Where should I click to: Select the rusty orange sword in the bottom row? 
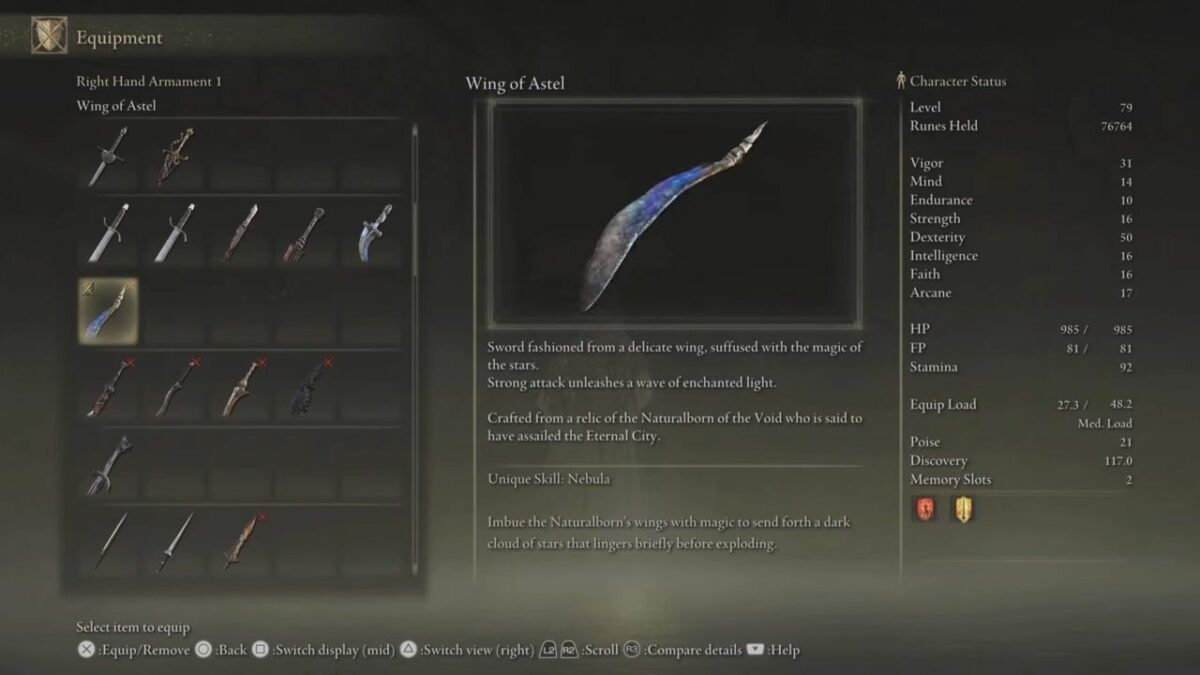(x=241, y=542)
